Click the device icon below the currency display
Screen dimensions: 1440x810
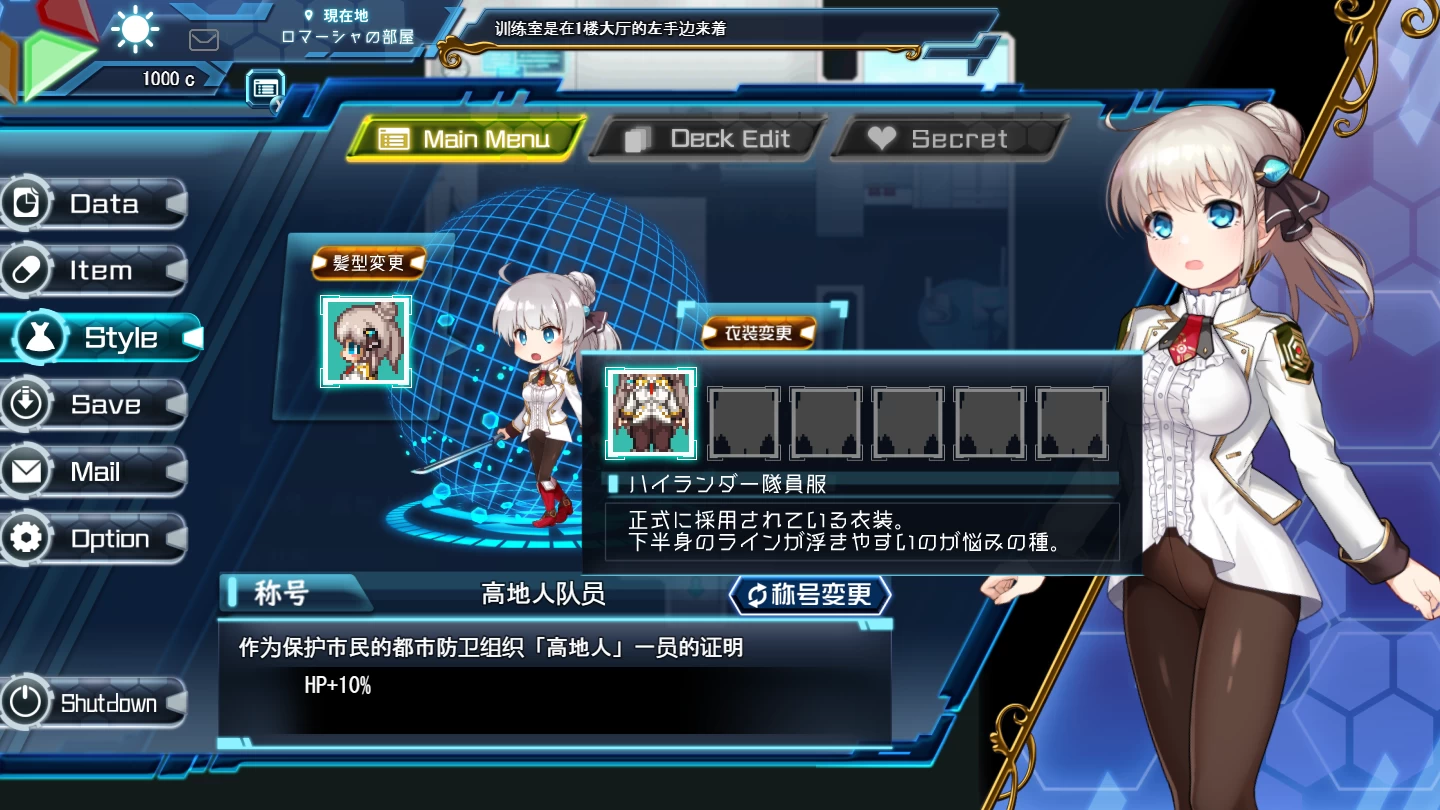click(x=264, y=88)
